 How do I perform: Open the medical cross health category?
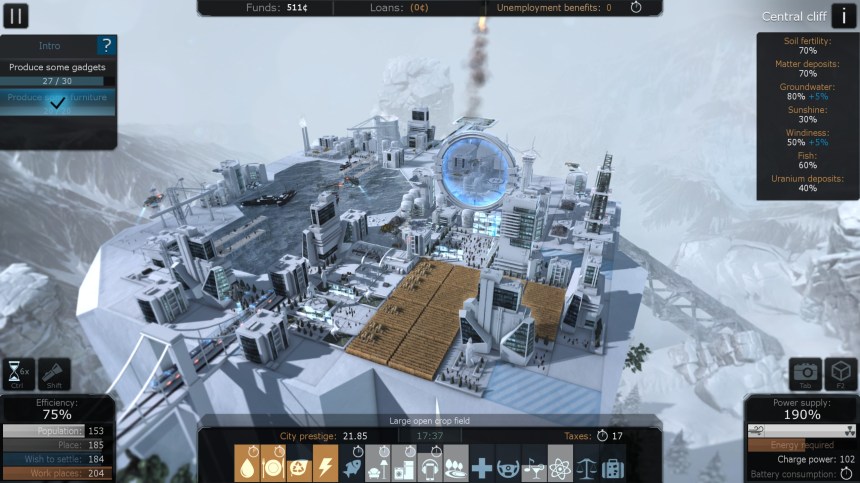[x=482, y=465]
